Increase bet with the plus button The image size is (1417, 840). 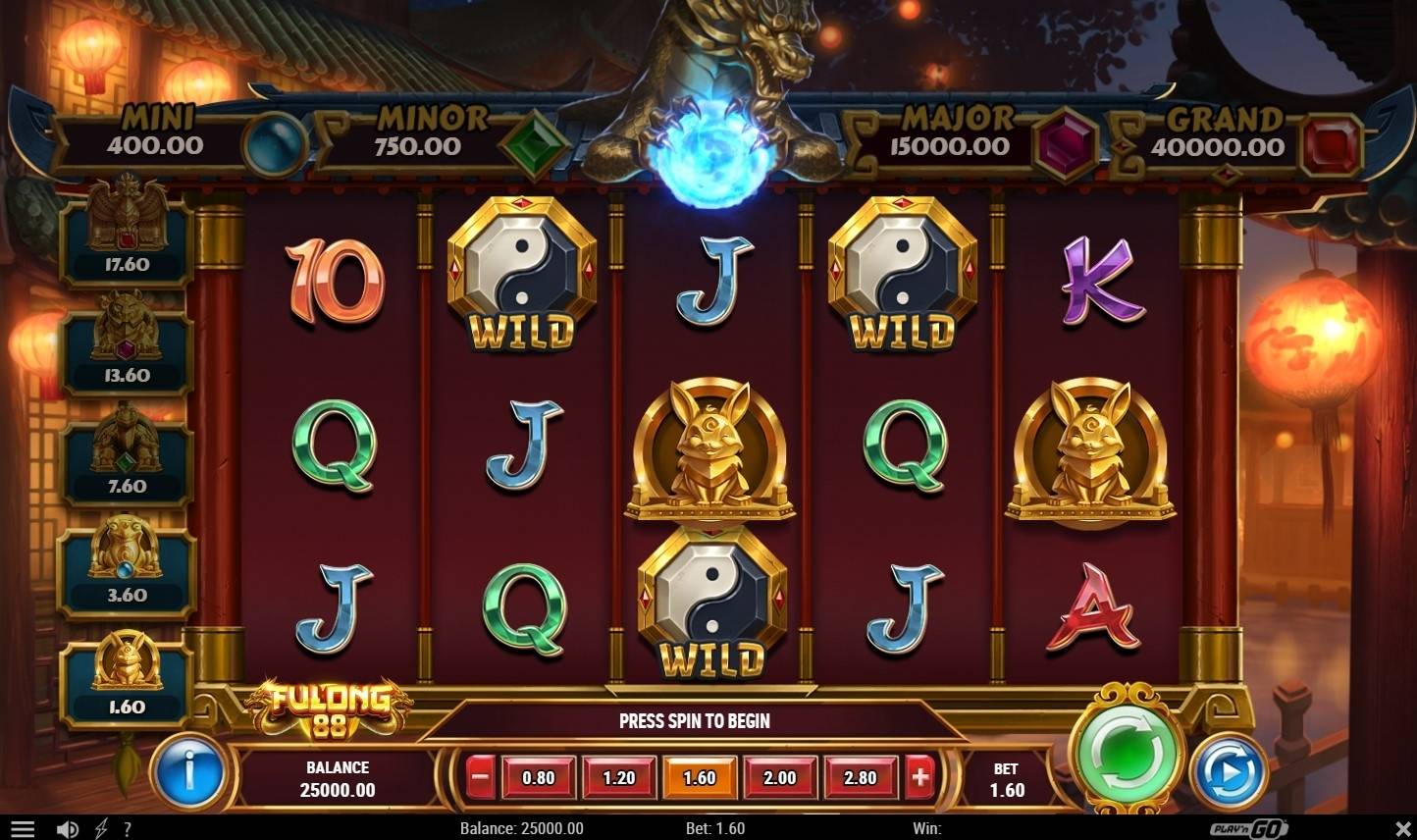tap(919, 778)
